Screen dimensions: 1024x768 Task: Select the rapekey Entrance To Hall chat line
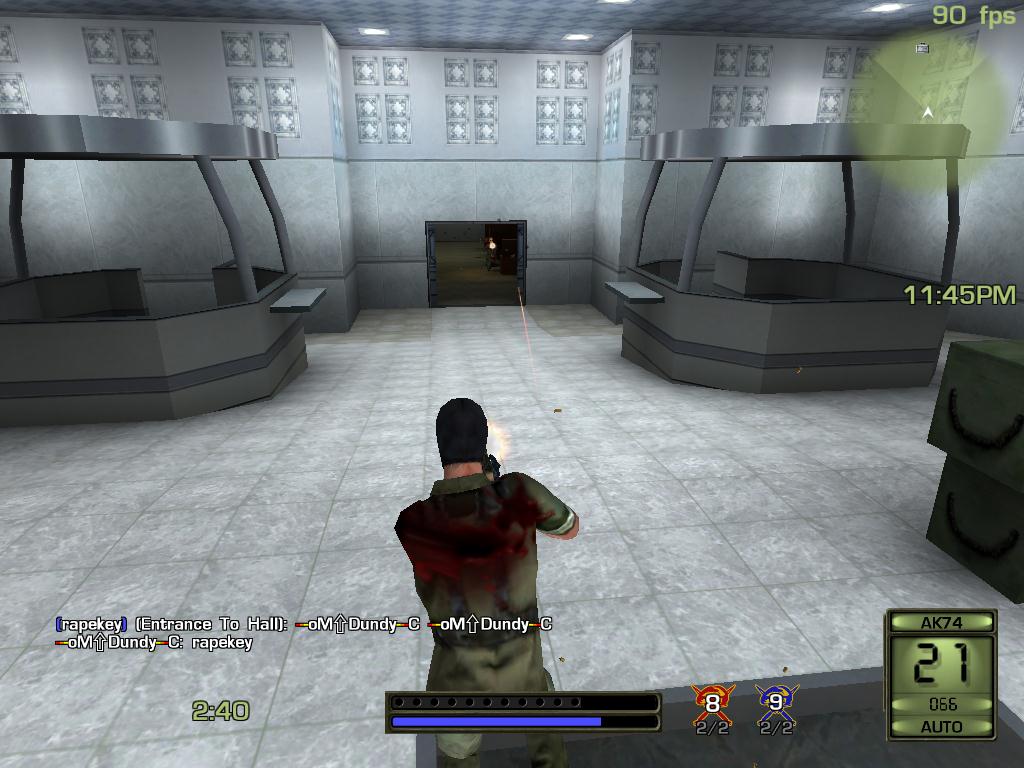coord(303,624)
